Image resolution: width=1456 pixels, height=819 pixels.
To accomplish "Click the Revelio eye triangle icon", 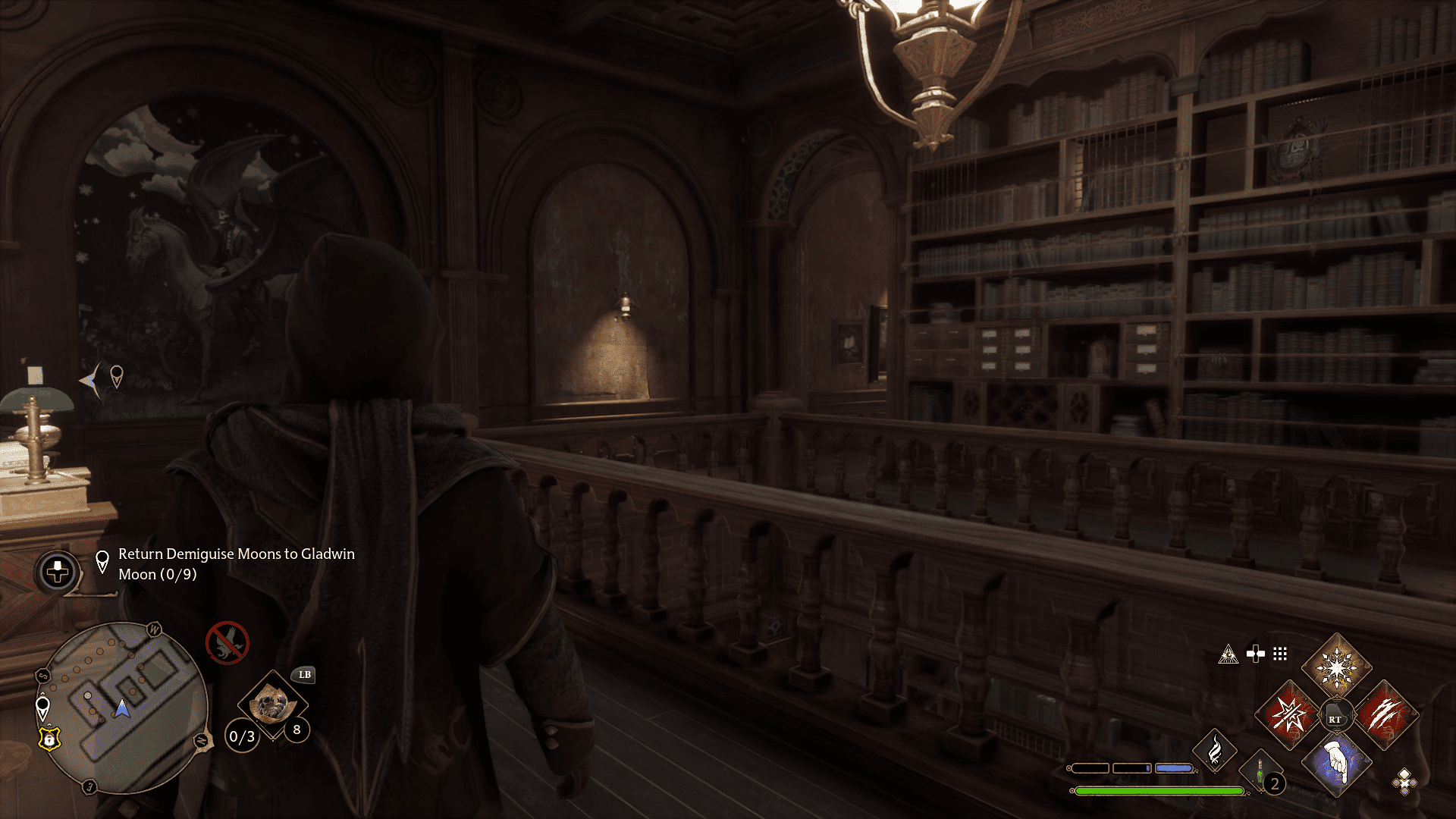I will [x=1228, y=654].
